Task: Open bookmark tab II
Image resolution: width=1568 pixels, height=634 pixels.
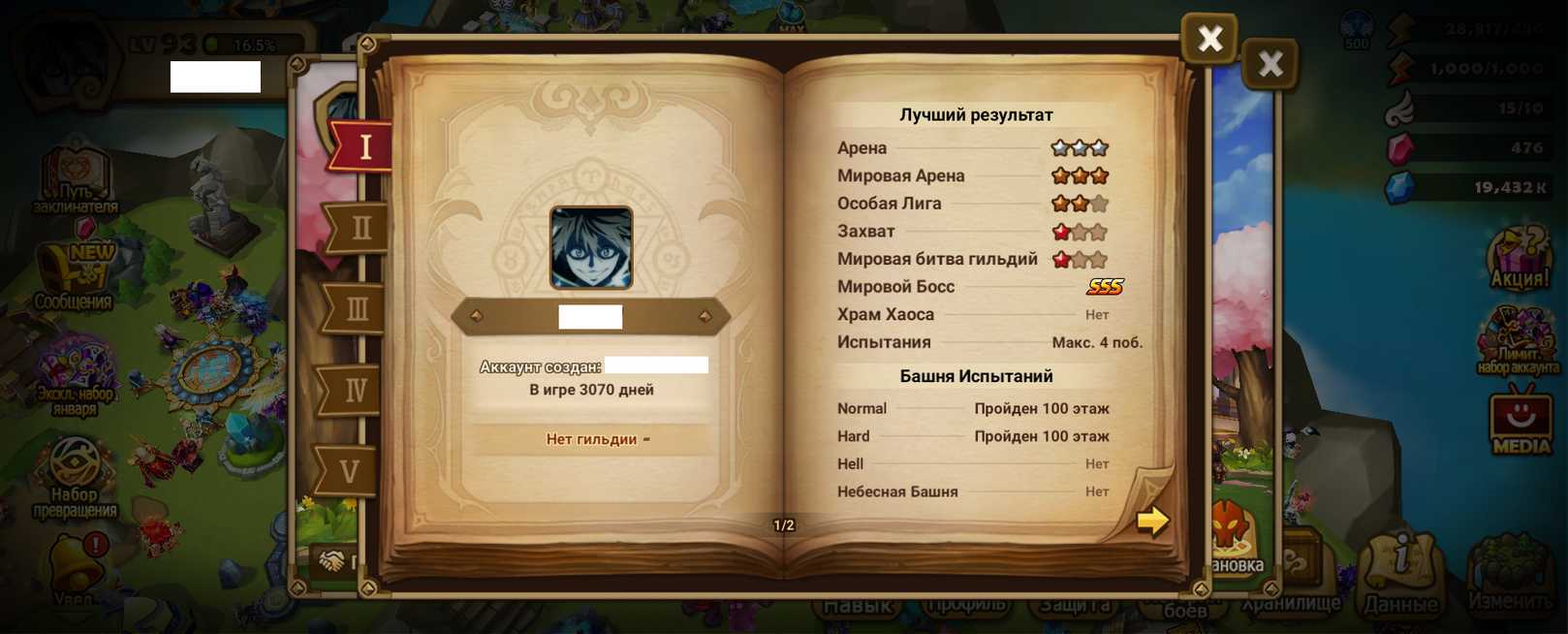Action: coord(360,228)
